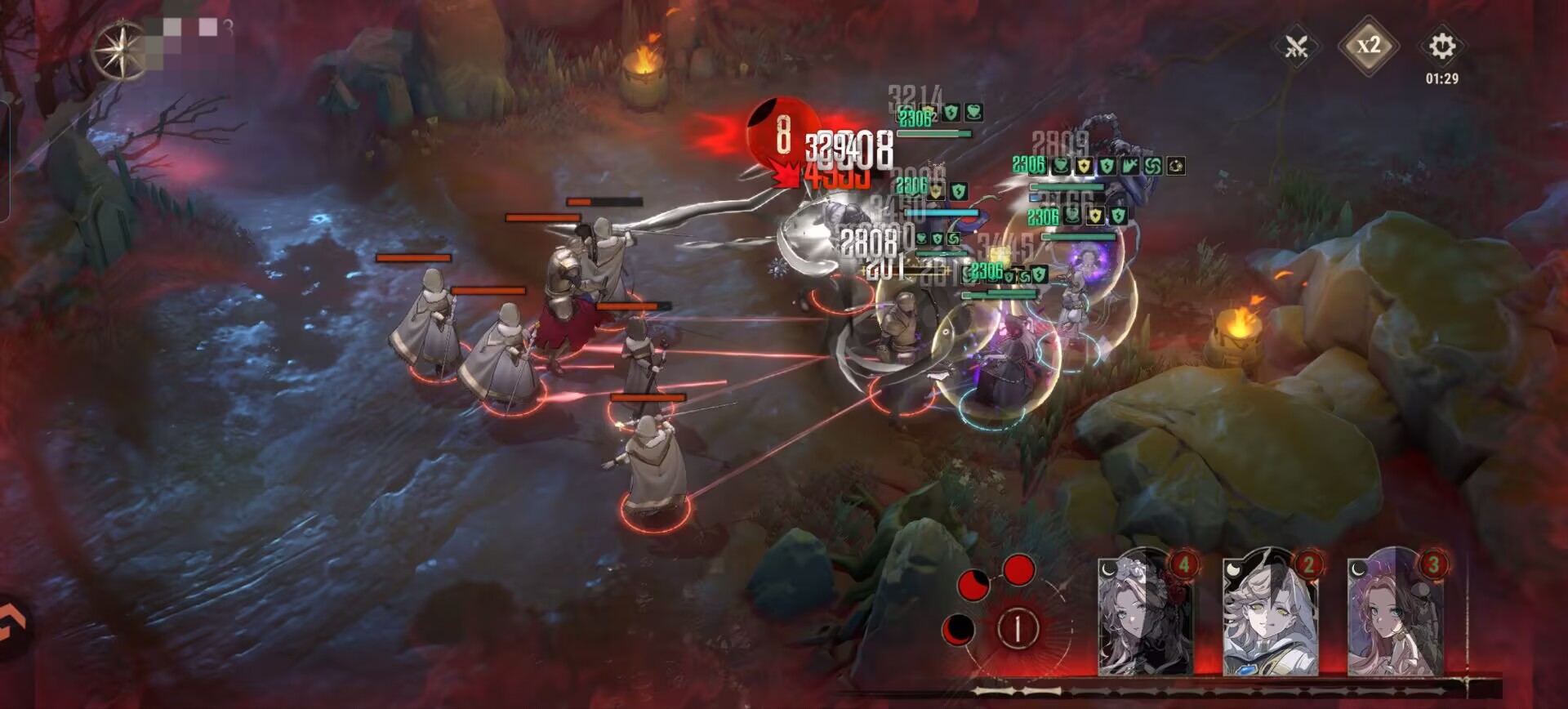Image resolution: width=1568 pixels, height=709 pixels.
Task: Switch the x2 battle speed button
Action: pyautogui.click(x=1368, y=46)
